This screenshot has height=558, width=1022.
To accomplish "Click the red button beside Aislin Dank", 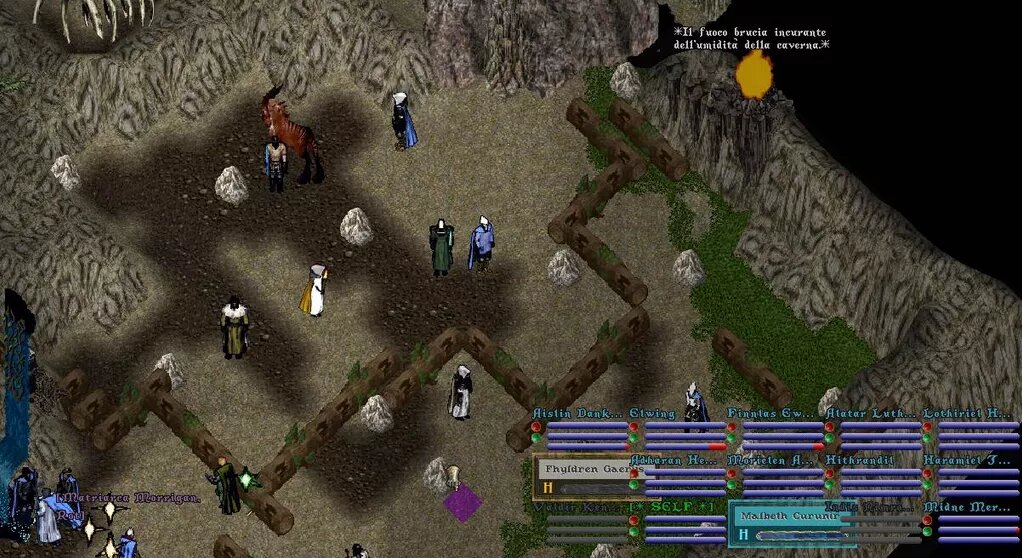I will pyautogui.click(x=537, y=427).
